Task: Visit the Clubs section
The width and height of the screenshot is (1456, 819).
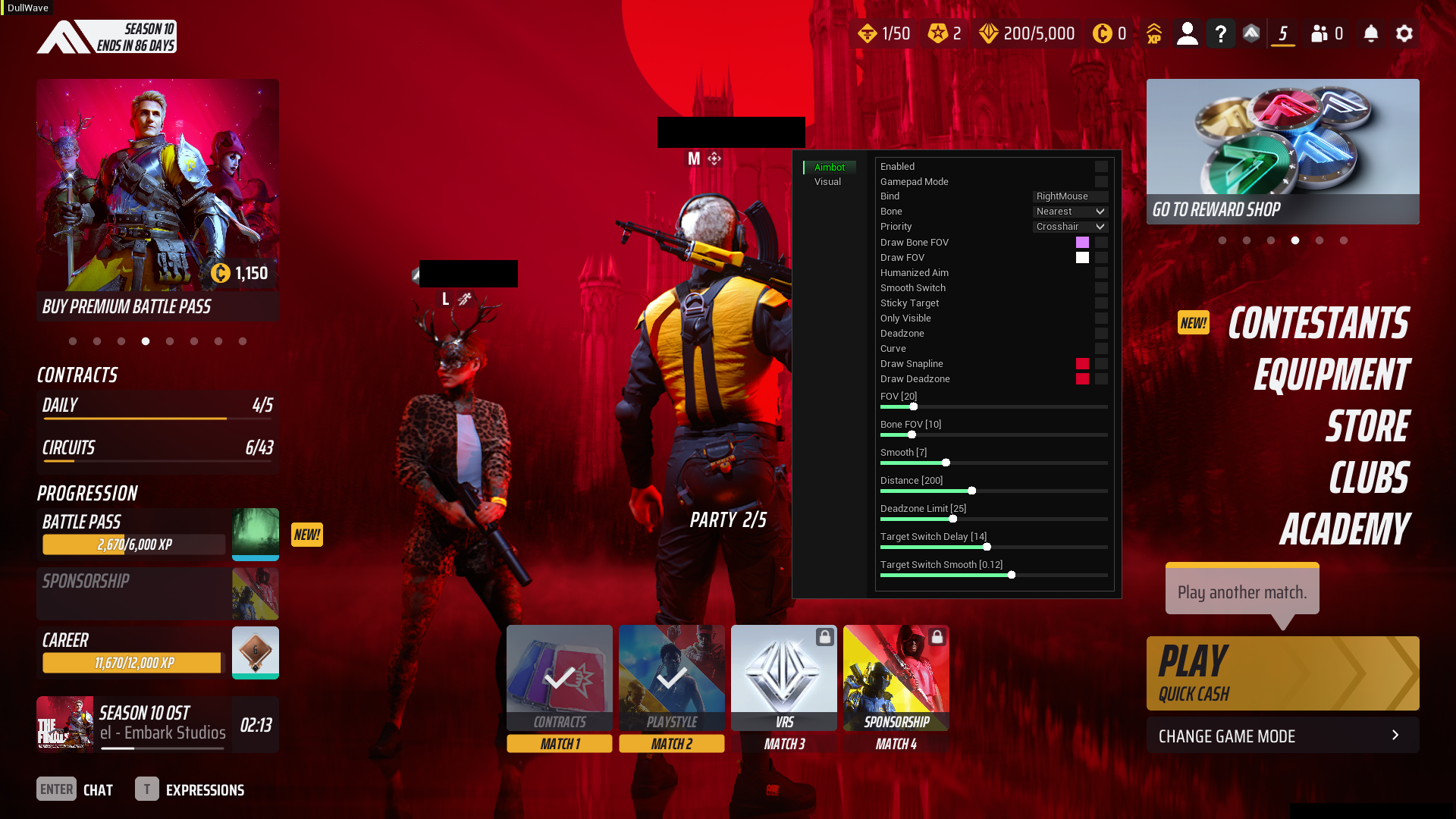Action: (x=1369, y=478)
